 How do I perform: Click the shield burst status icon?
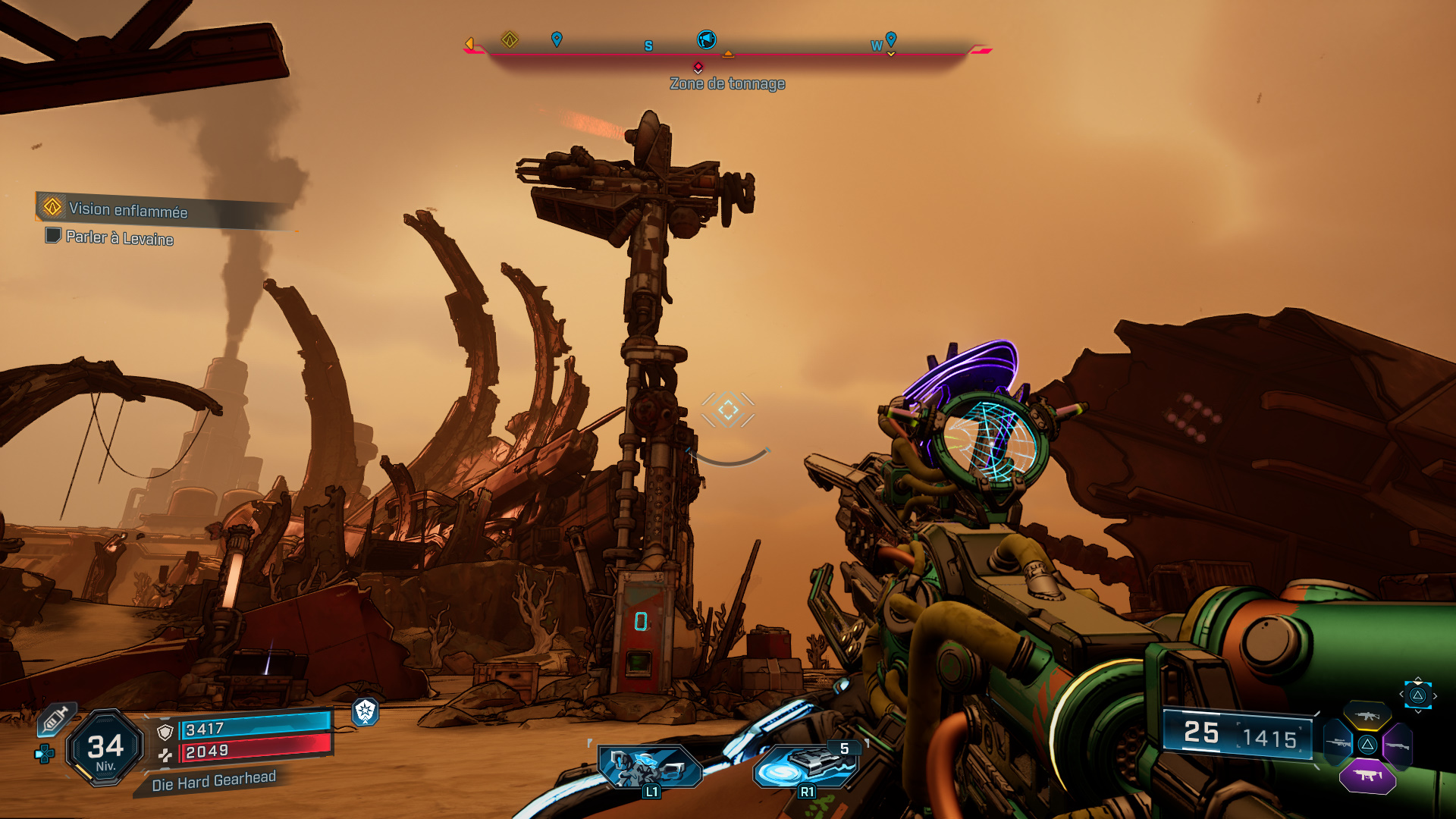[x=366, y=711]
